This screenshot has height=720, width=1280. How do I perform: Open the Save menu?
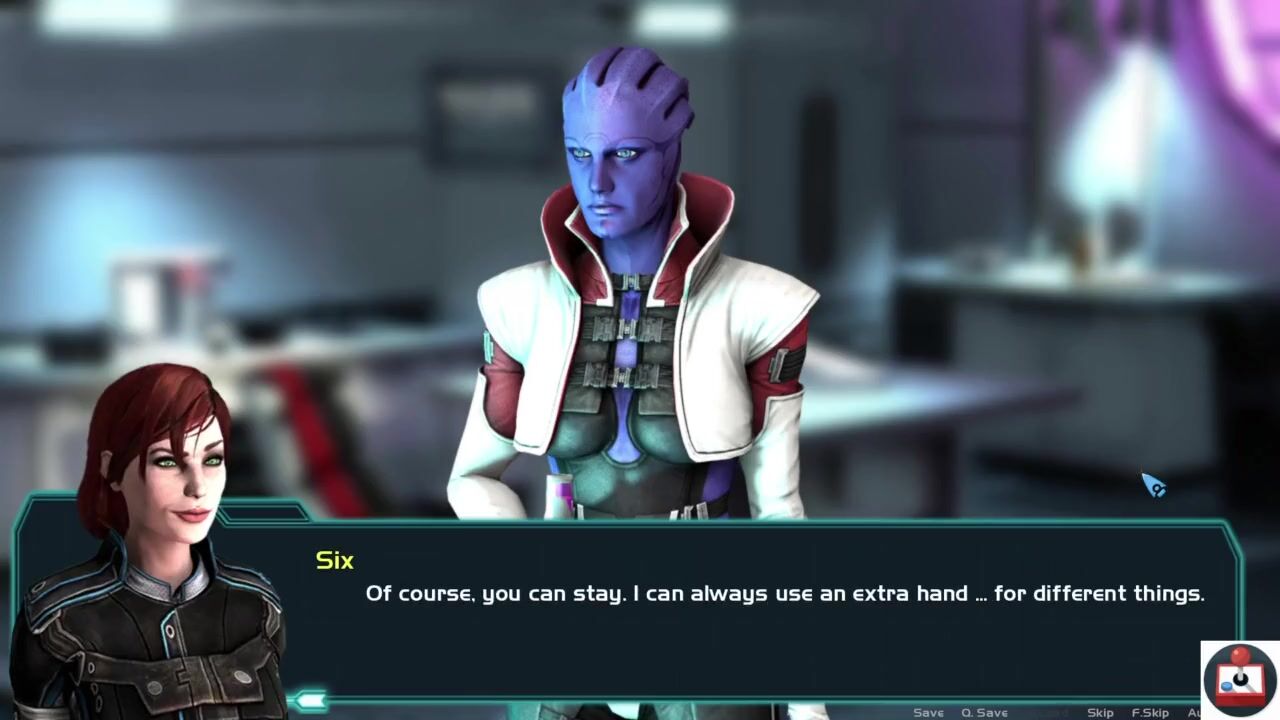(x=928, y=712)
